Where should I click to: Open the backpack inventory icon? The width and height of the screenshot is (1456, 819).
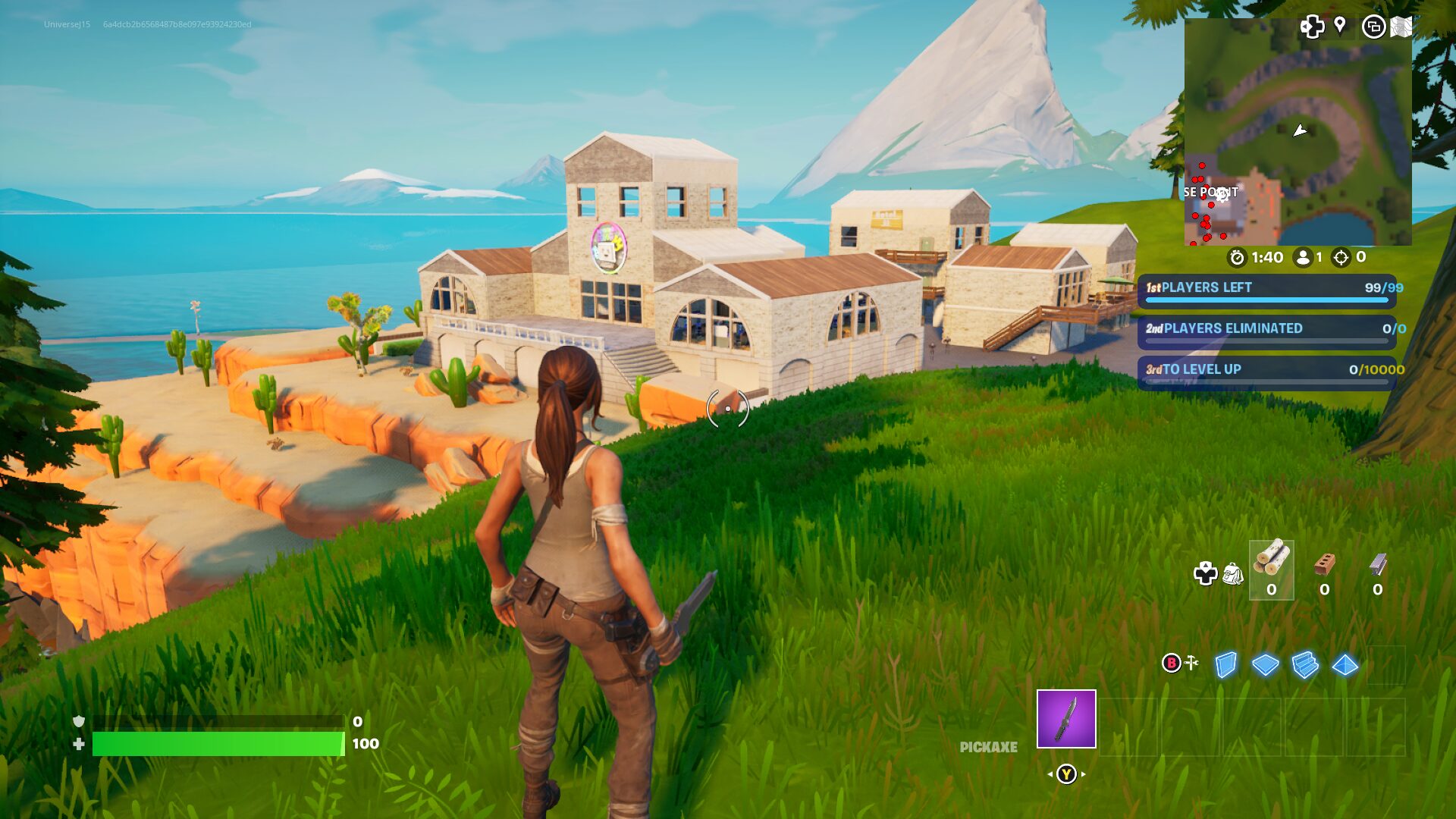pyautogui.click(x=1234, y=575)
